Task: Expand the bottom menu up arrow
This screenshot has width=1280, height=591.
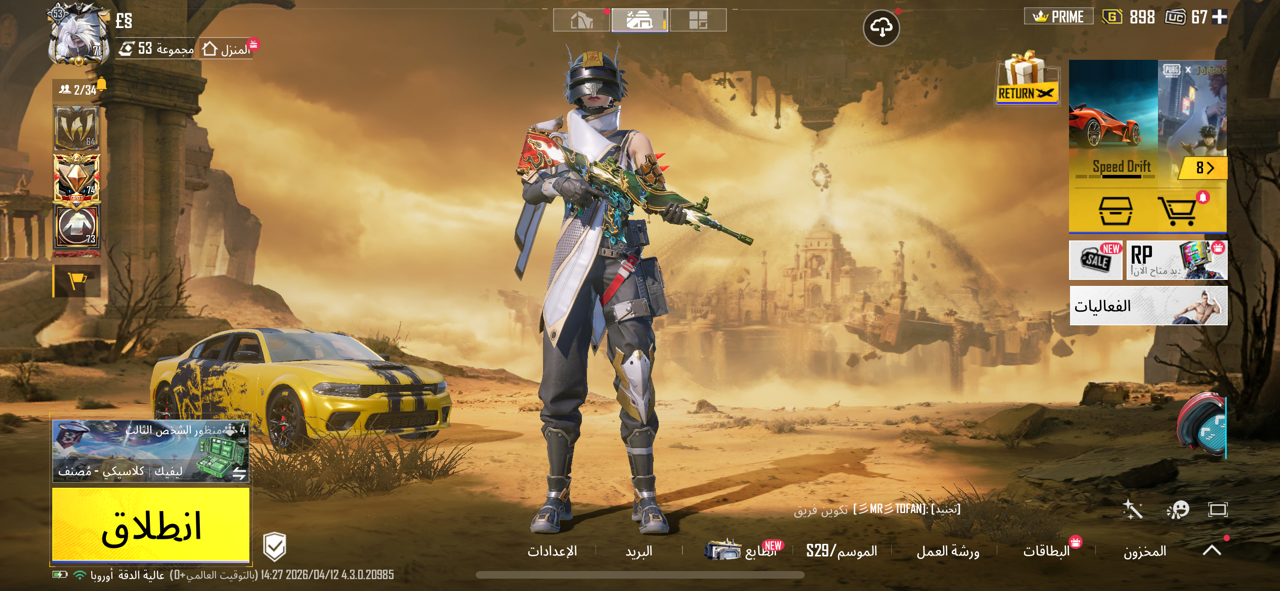Action: tap(1212, 550)
